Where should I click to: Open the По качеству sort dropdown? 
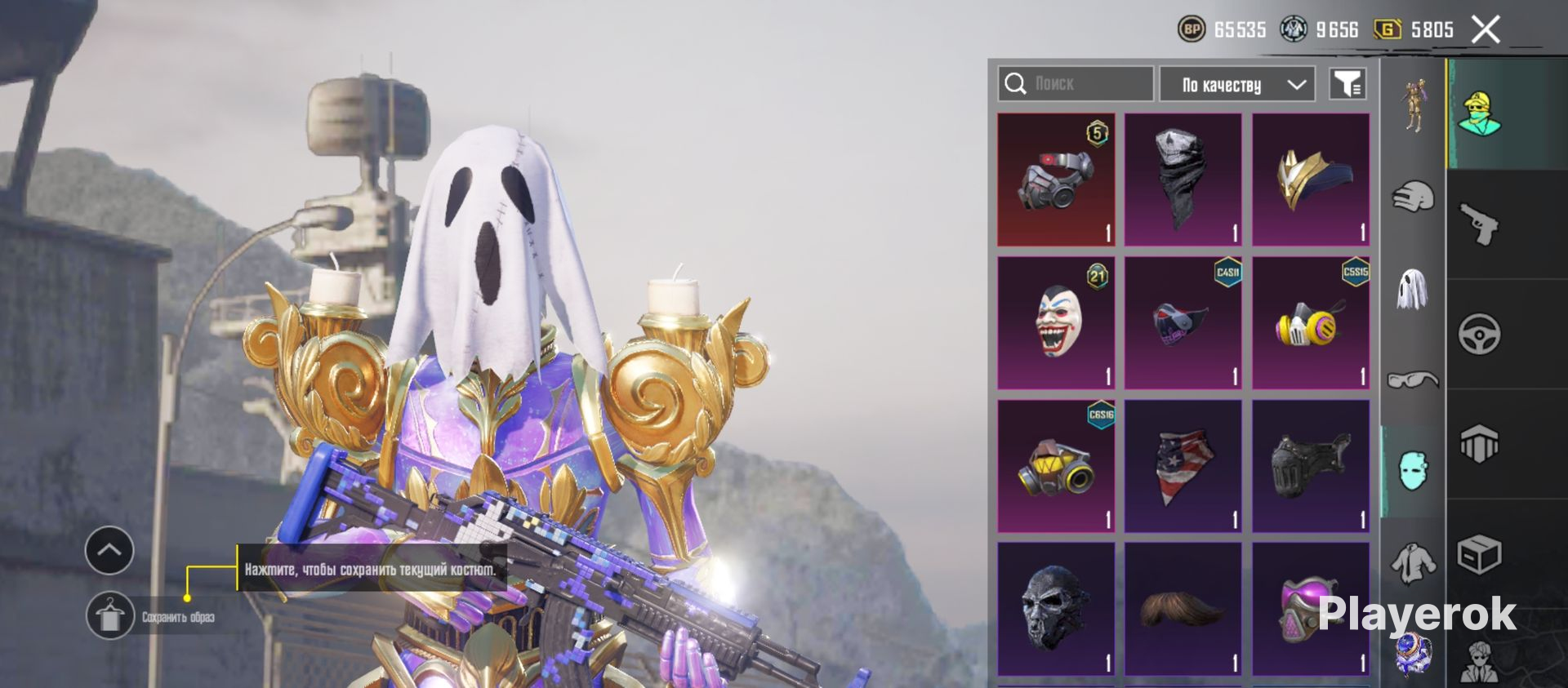click(x=1237, y=85)
